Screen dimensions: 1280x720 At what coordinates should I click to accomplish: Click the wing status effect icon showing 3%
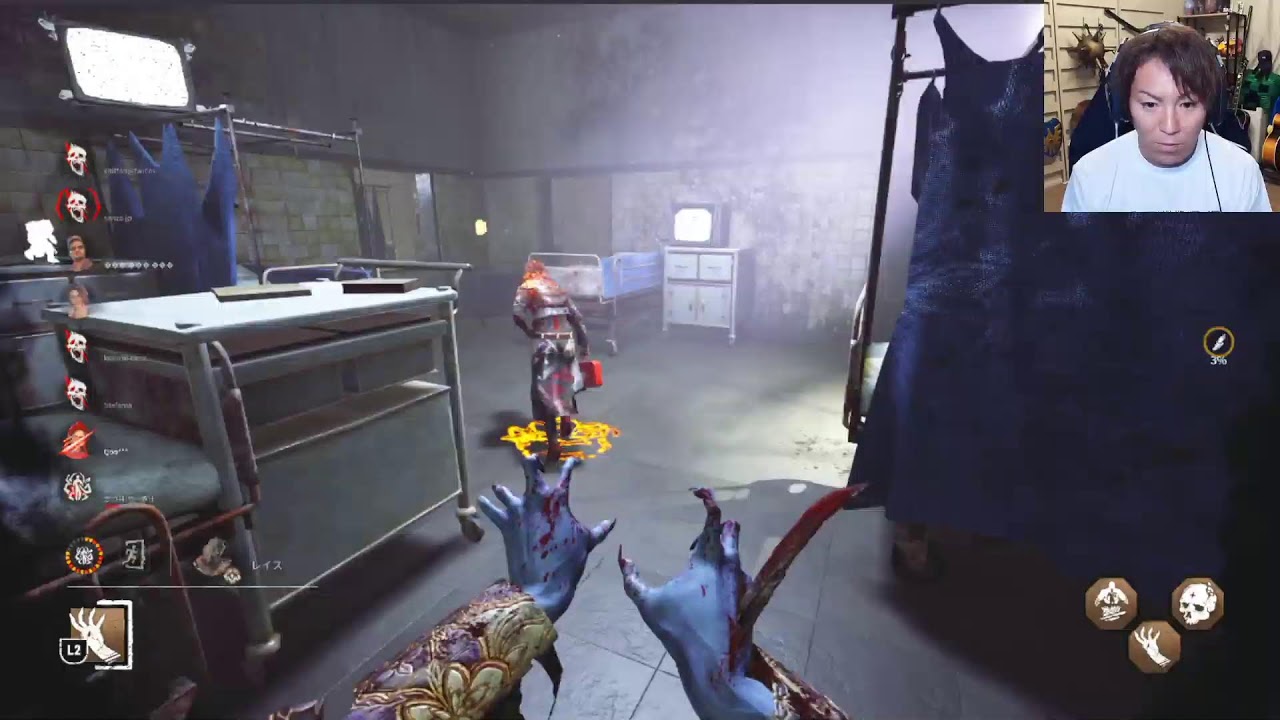click(1218, 343)
